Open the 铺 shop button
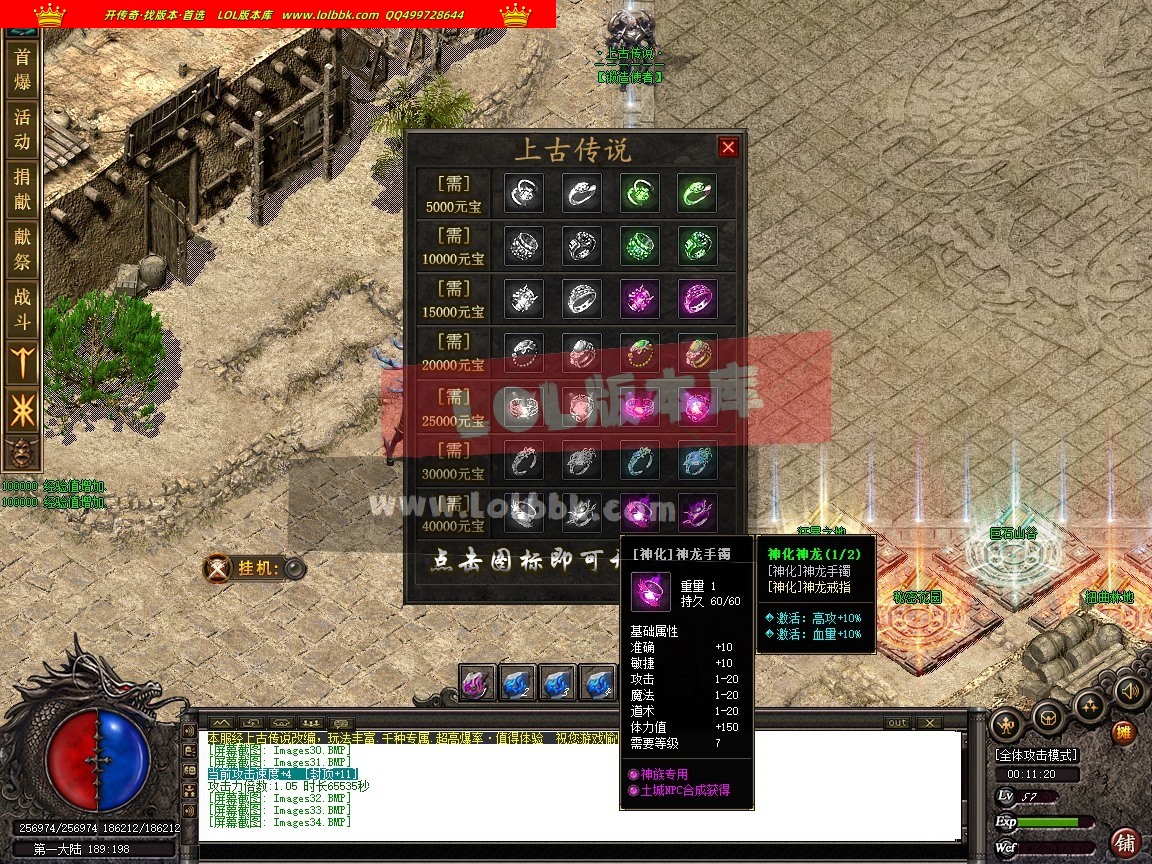 click(1126, 842)
